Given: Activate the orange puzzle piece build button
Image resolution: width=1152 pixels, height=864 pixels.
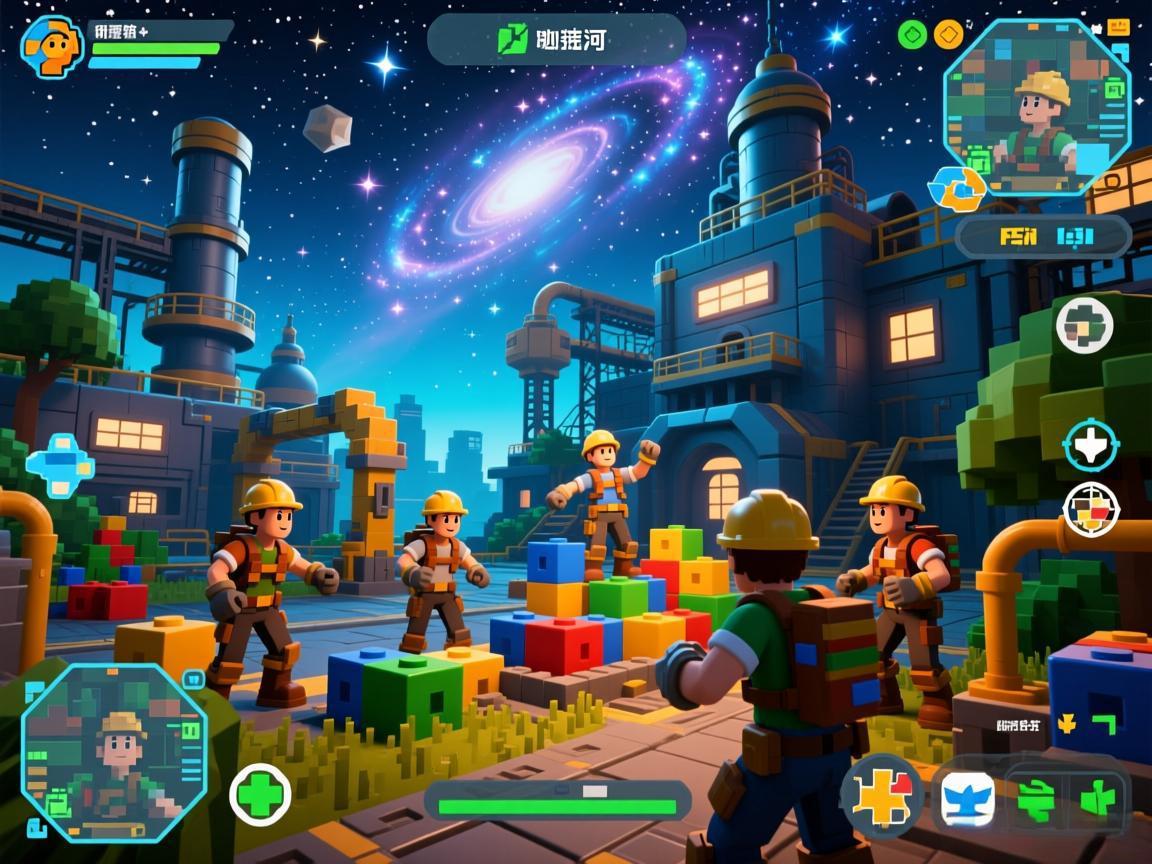Looking at the screenshot, I should 882,797.
